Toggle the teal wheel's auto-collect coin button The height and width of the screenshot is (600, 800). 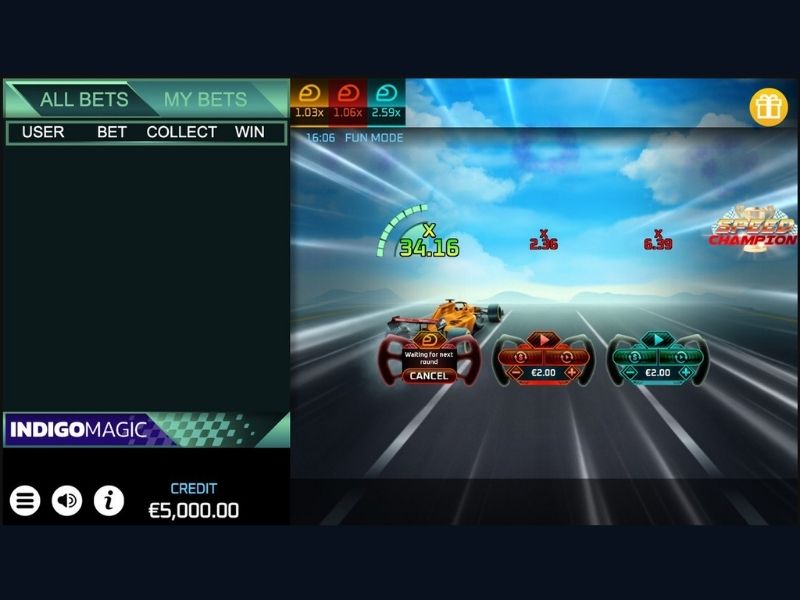coord(634,355)
